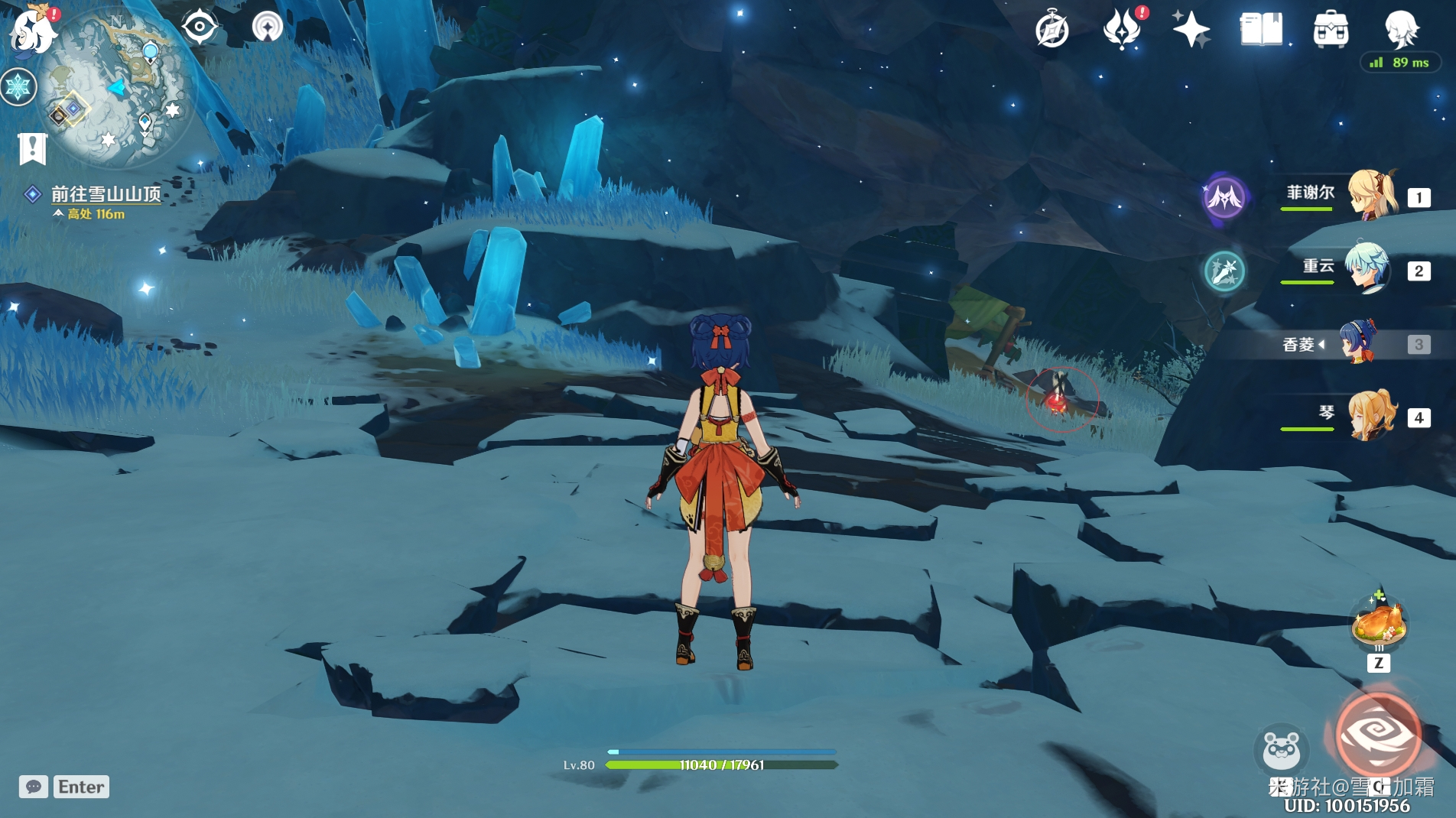Switch to party member 重云
The image size is (1456, 818).
(x=1367, y=269)
